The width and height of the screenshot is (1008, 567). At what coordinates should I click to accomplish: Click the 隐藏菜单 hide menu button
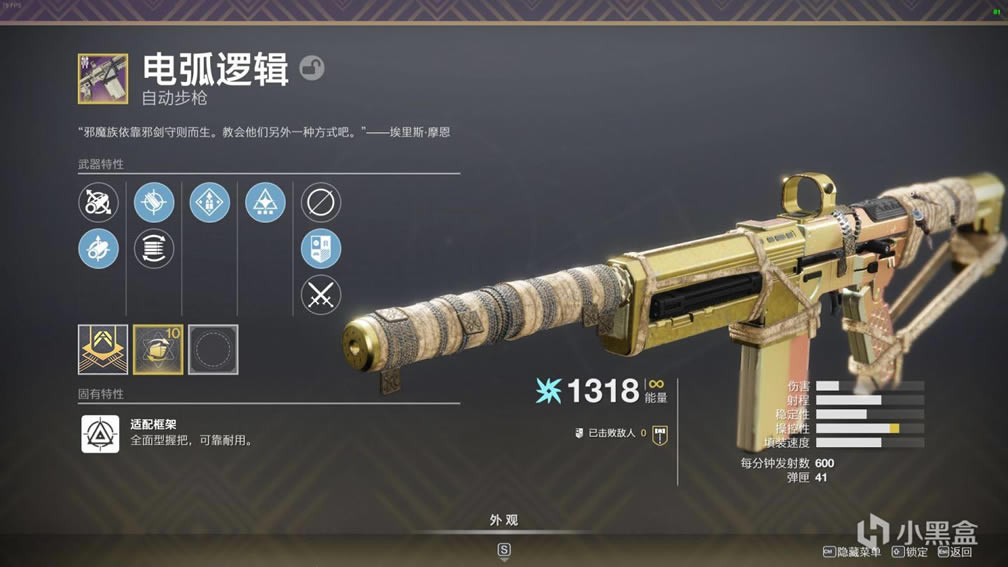(x=853, y=552)
